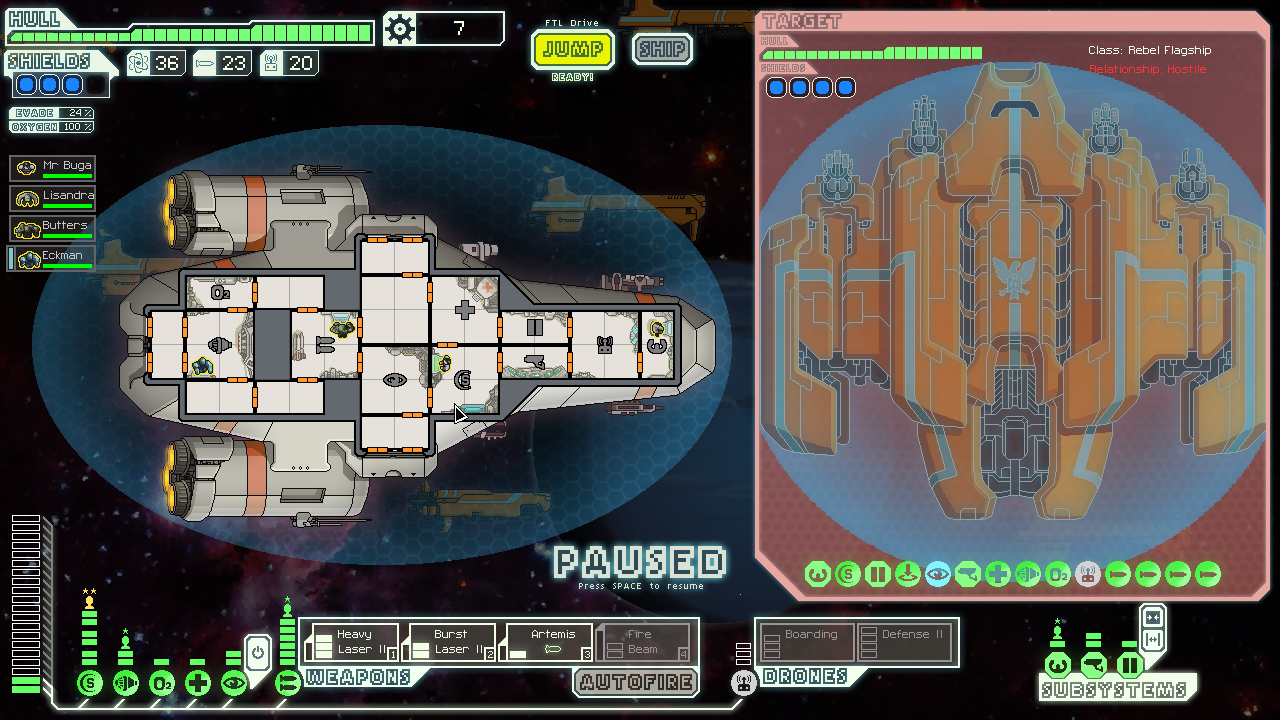This screenshot has width=1280, height=720.
Task: Open the SHIP overview
Action: 662,49
